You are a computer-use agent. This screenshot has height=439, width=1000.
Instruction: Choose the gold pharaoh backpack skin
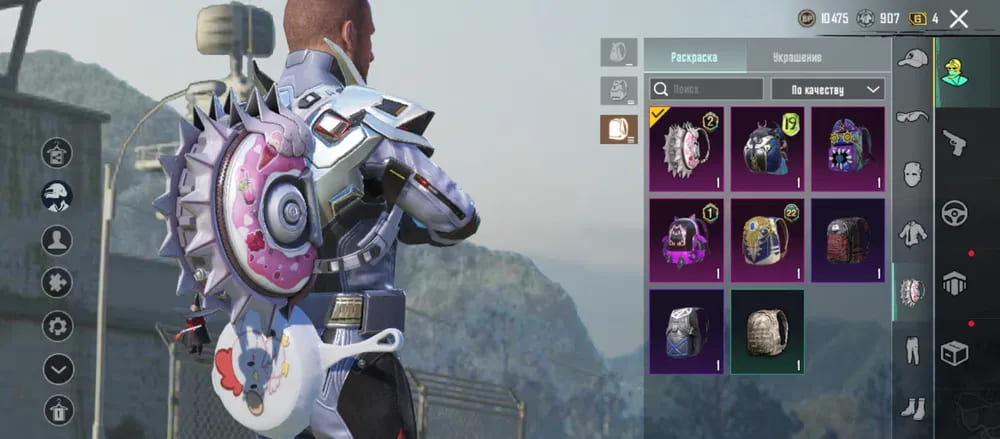[x=767, y=240]
